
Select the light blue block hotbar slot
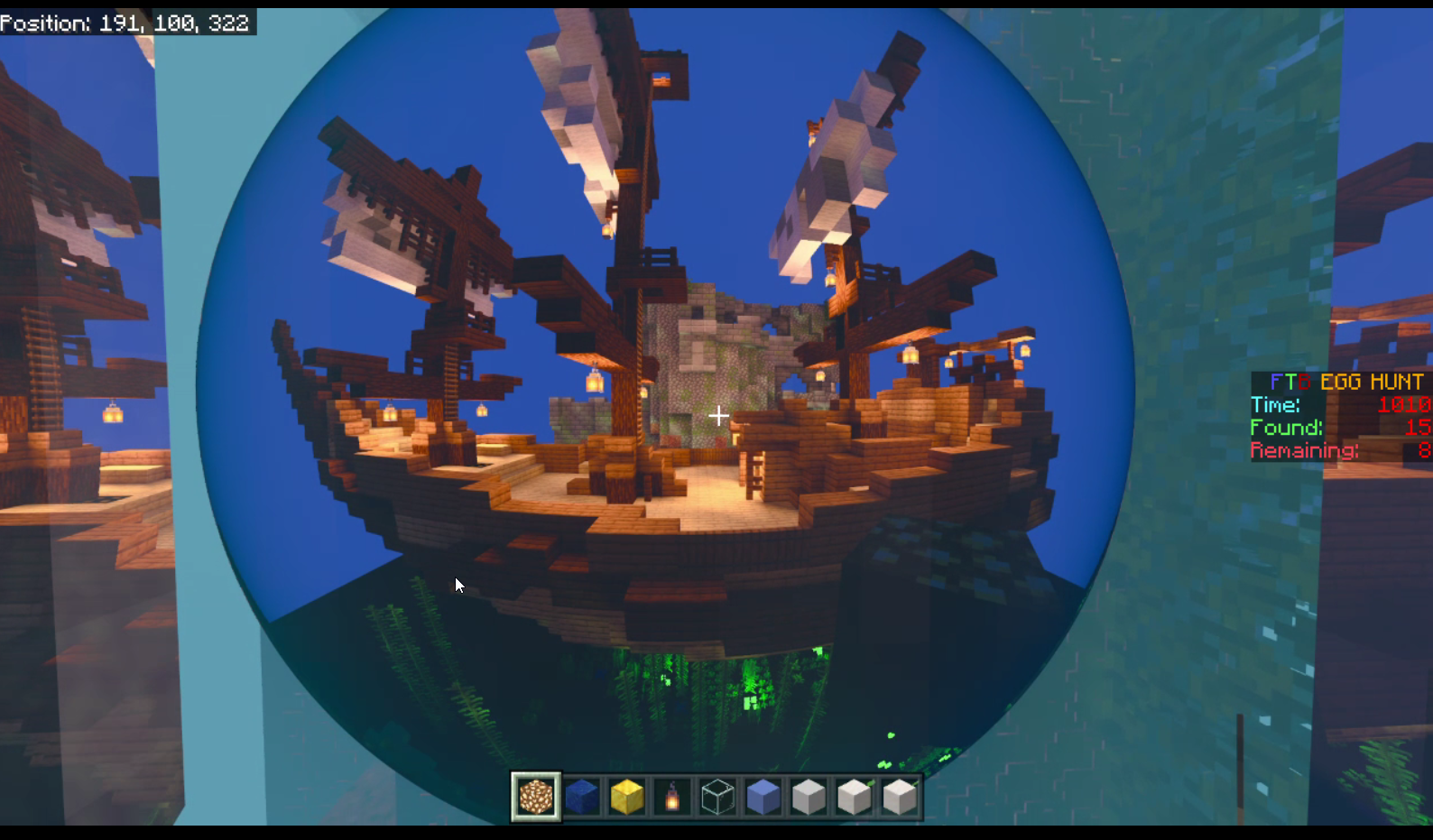[763, 797]
